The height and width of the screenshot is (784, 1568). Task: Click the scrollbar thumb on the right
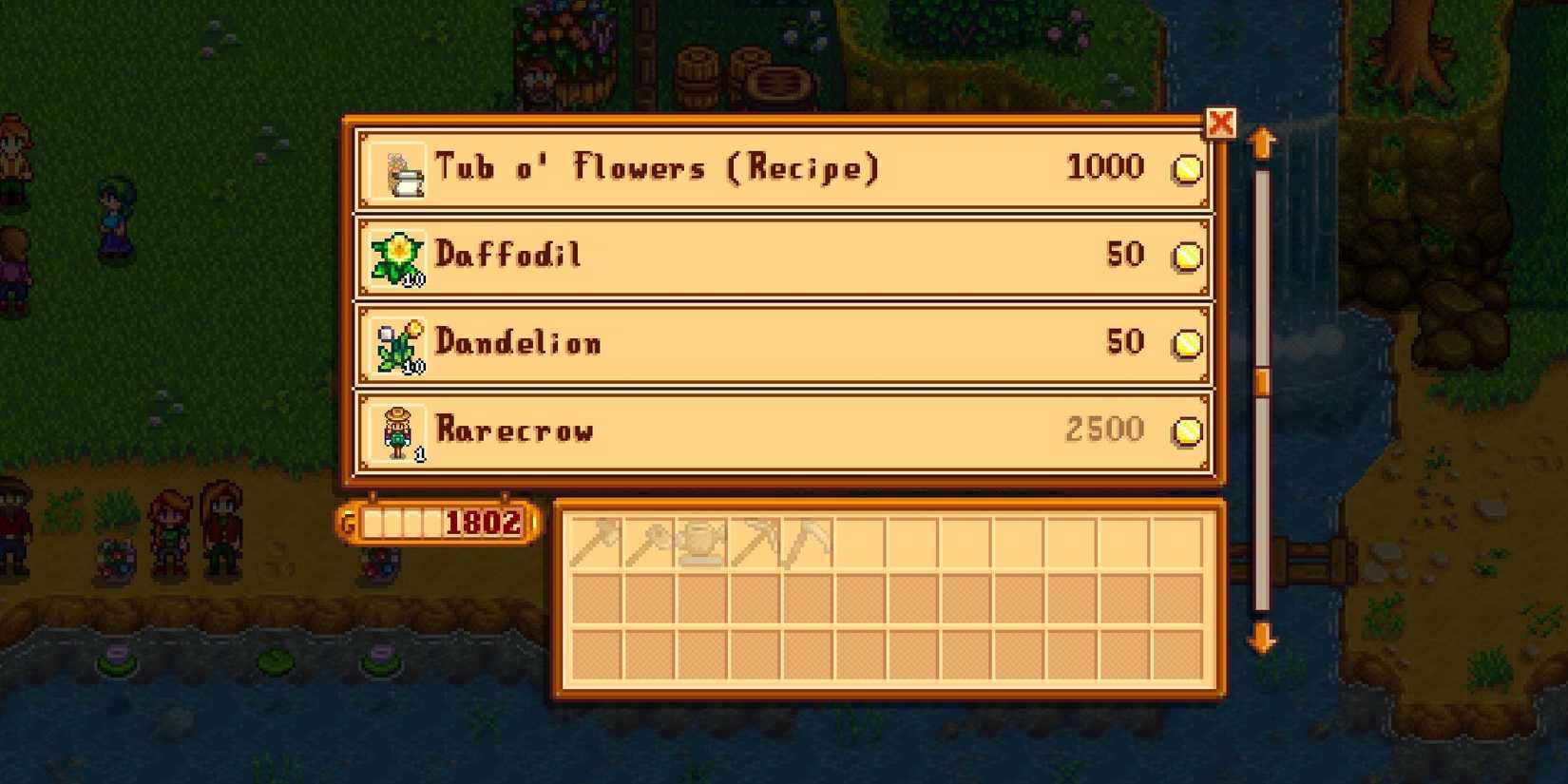pos(1261,379)
